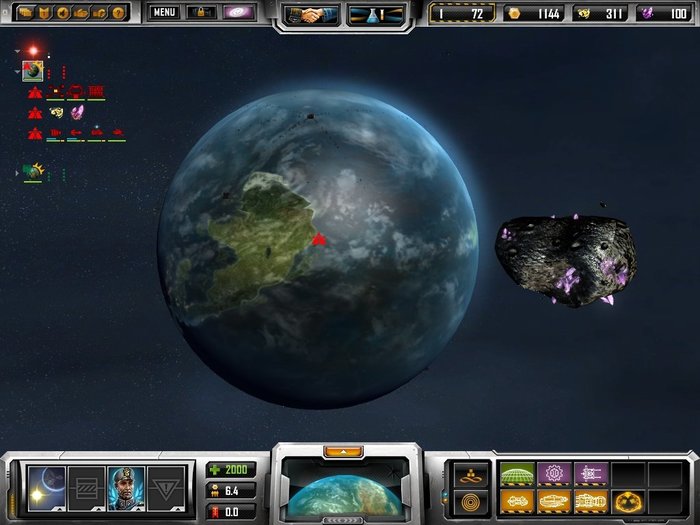Image resolution: width=700 pixels, height=525 pixels.
Task: Select the green-flagged crowned planet in empire tree
Action: pyautogui.click(x=34, y=172)
